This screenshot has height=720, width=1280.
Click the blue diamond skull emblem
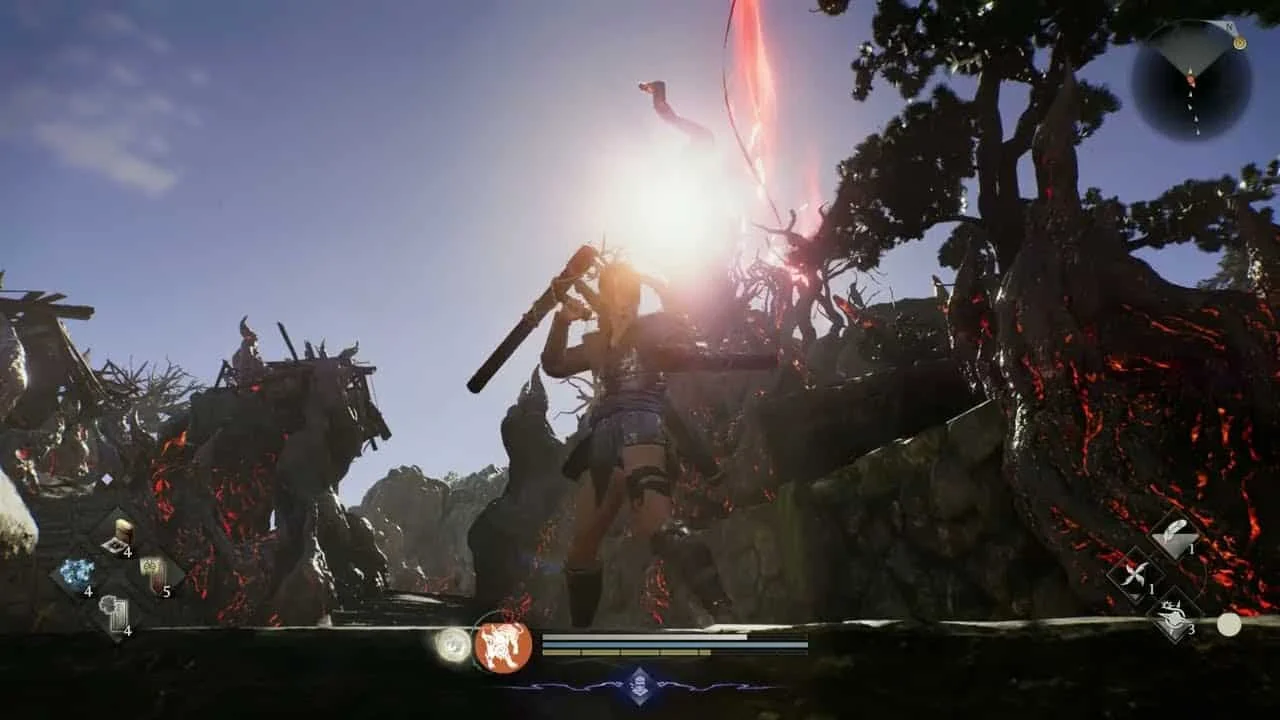click(x=641, y=685)
